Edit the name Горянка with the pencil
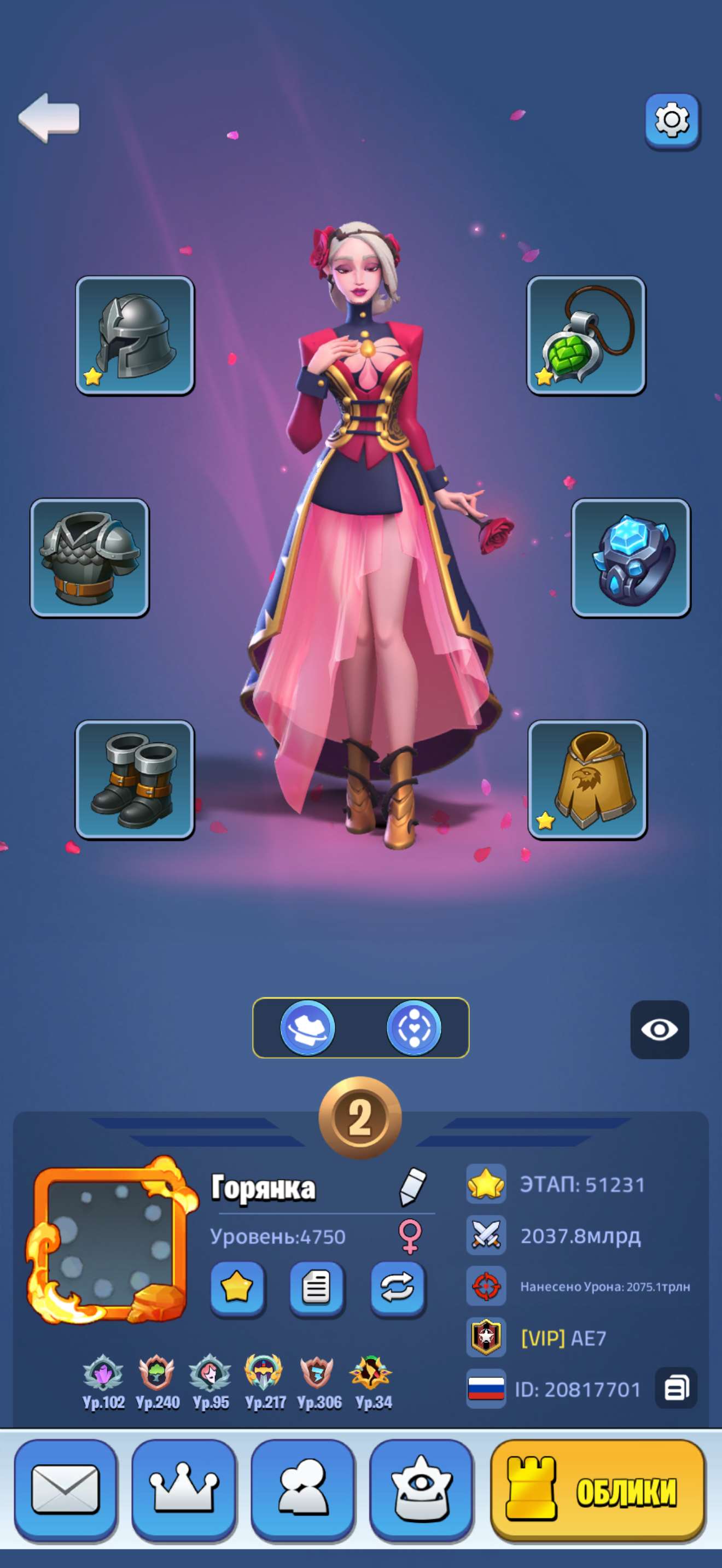The height and width of the screenshot is (1568, 722). 412,1186
